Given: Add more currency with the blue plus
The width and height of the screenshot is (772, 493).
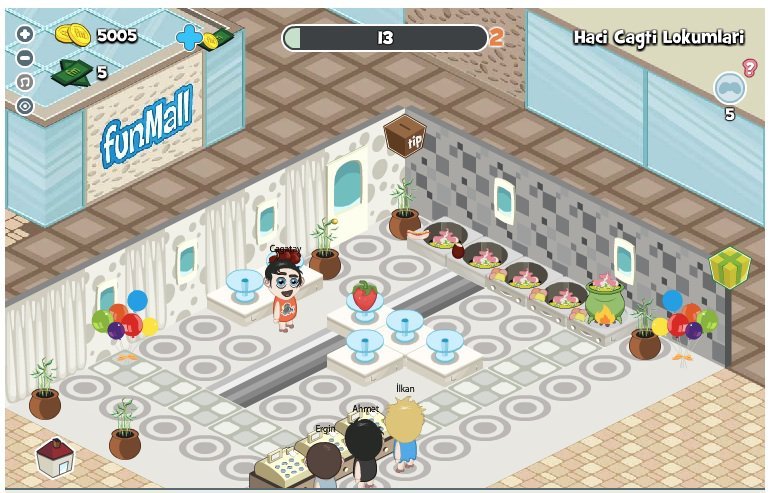Looking at the screenshot, I should click(x=188, y=37).
